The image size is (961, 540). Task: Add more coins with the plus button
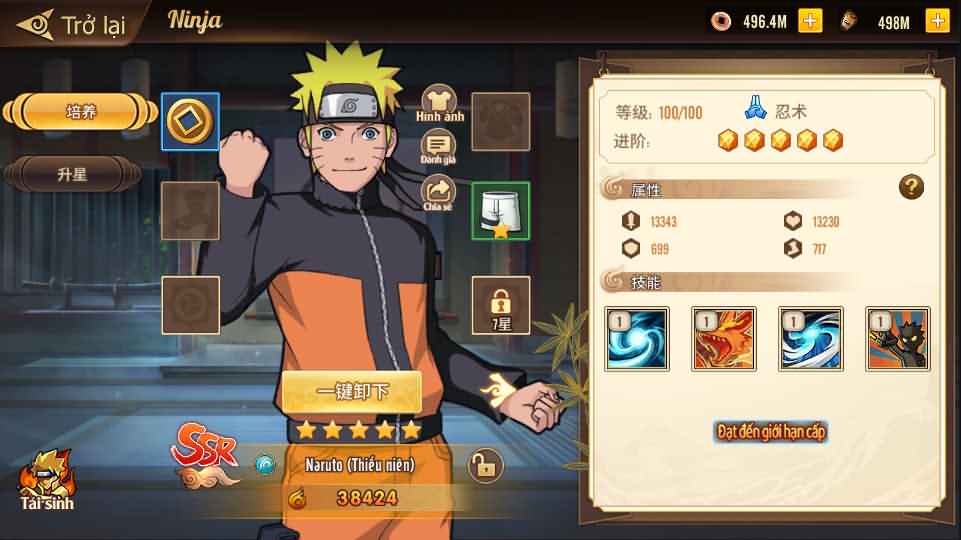[x=810, y=21]
